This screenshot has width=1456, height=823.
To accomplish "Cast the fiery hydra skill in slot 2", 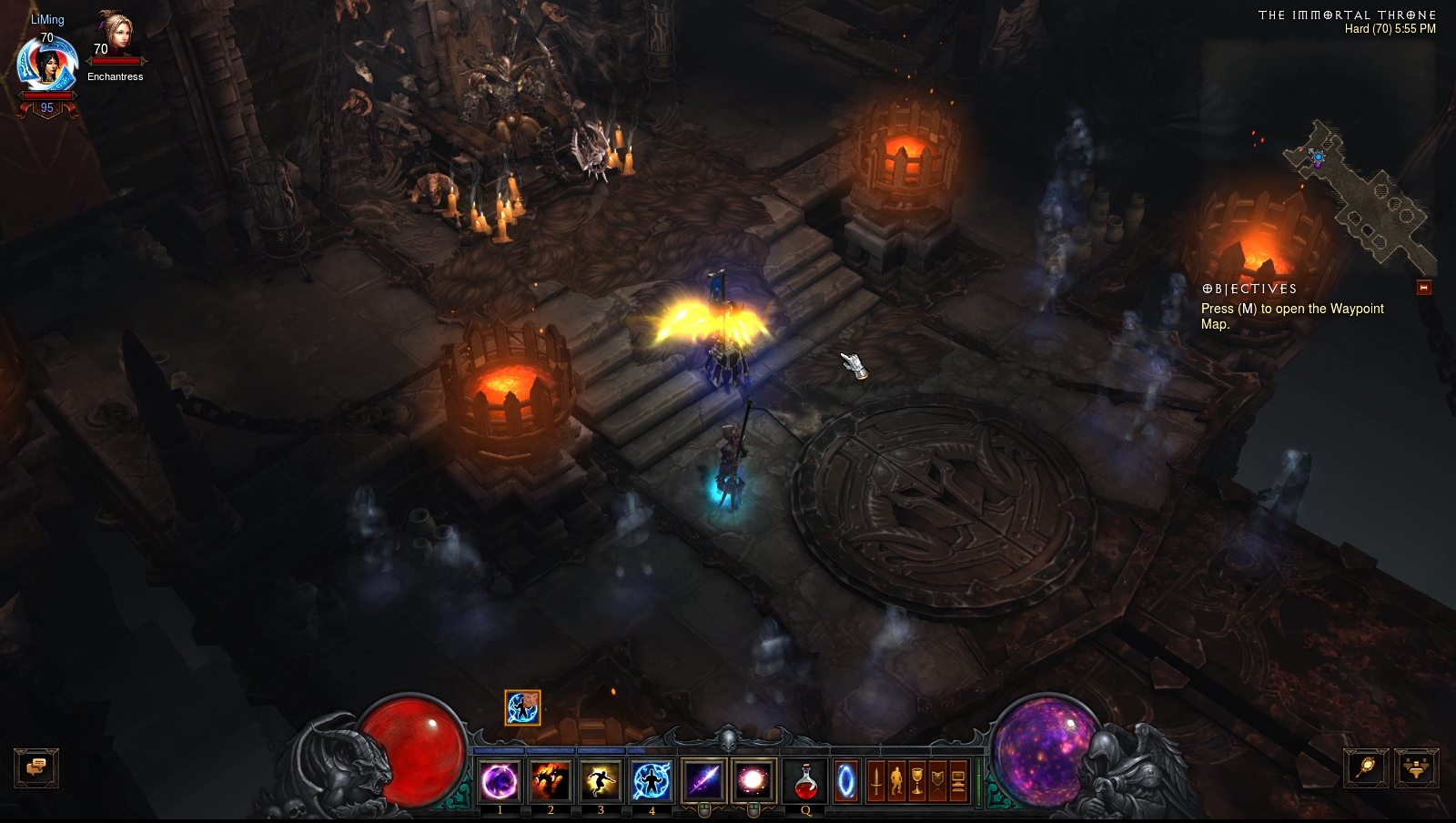I will pos(550,781).
